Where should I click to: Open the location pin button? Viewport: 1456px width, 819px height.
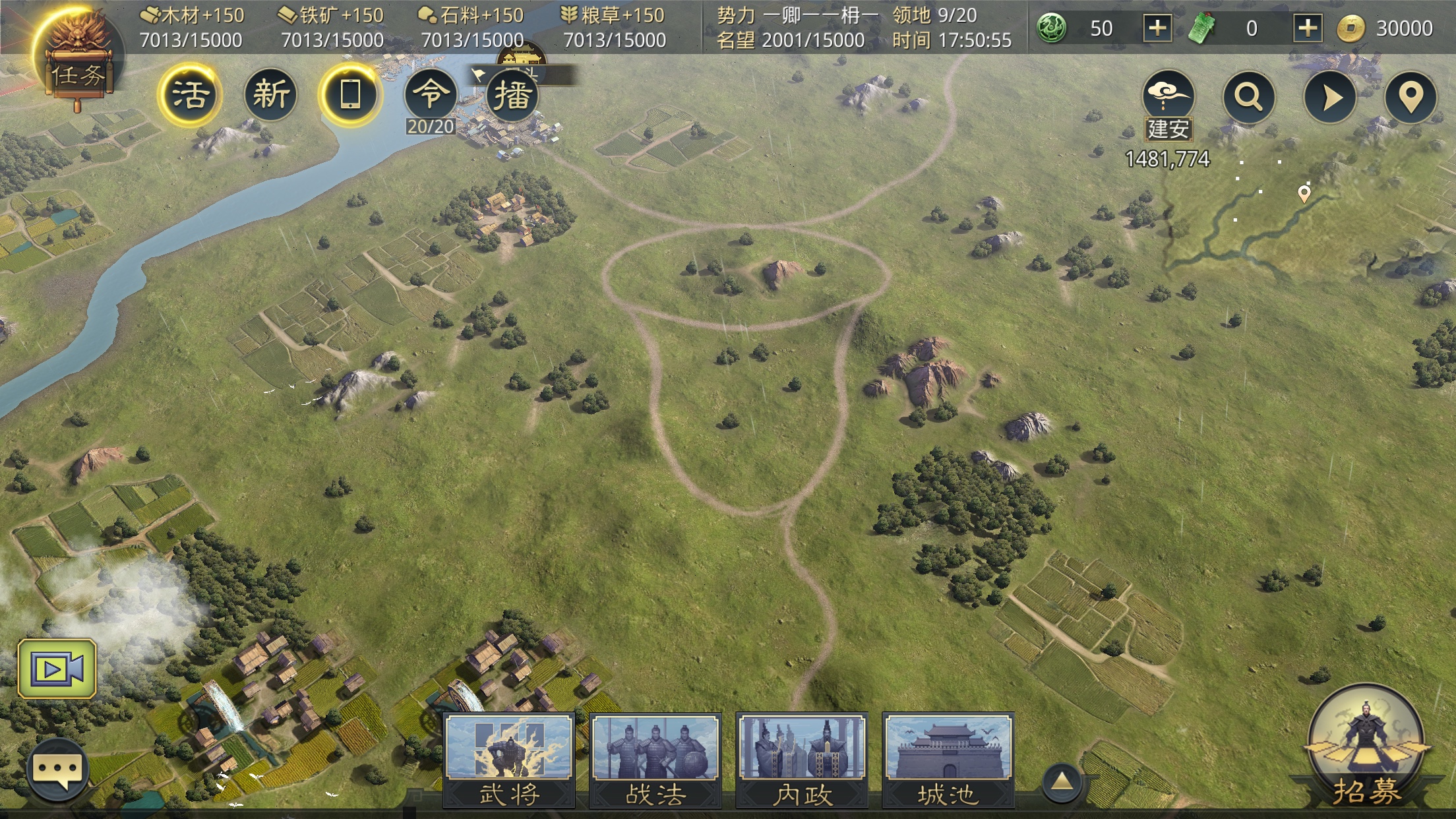1410,98
